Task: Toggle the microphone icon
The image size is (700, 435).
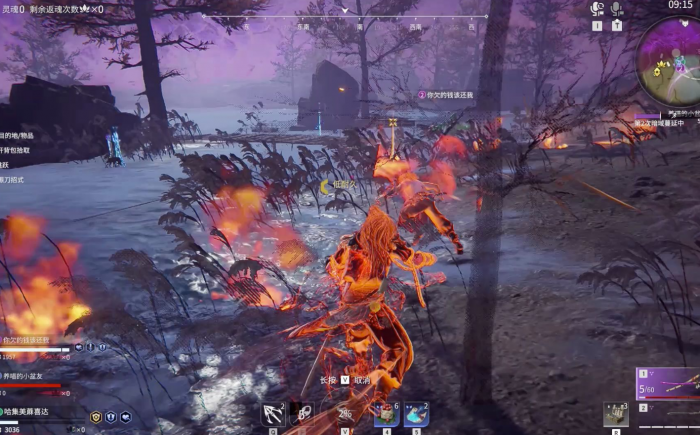Action: (617, 9)
